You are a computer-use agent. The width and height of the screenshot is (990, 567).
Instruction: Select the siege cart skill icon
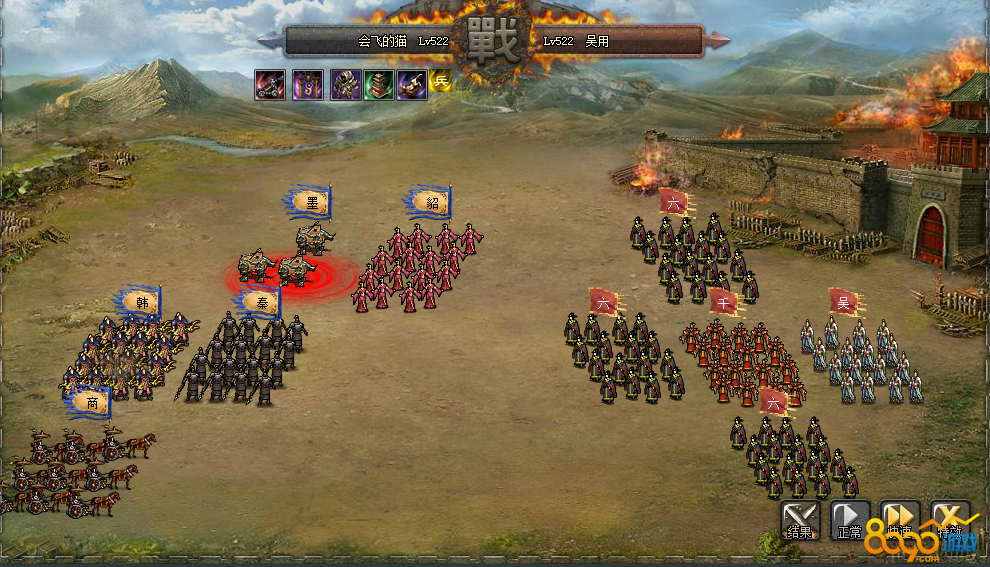[270, 84]
